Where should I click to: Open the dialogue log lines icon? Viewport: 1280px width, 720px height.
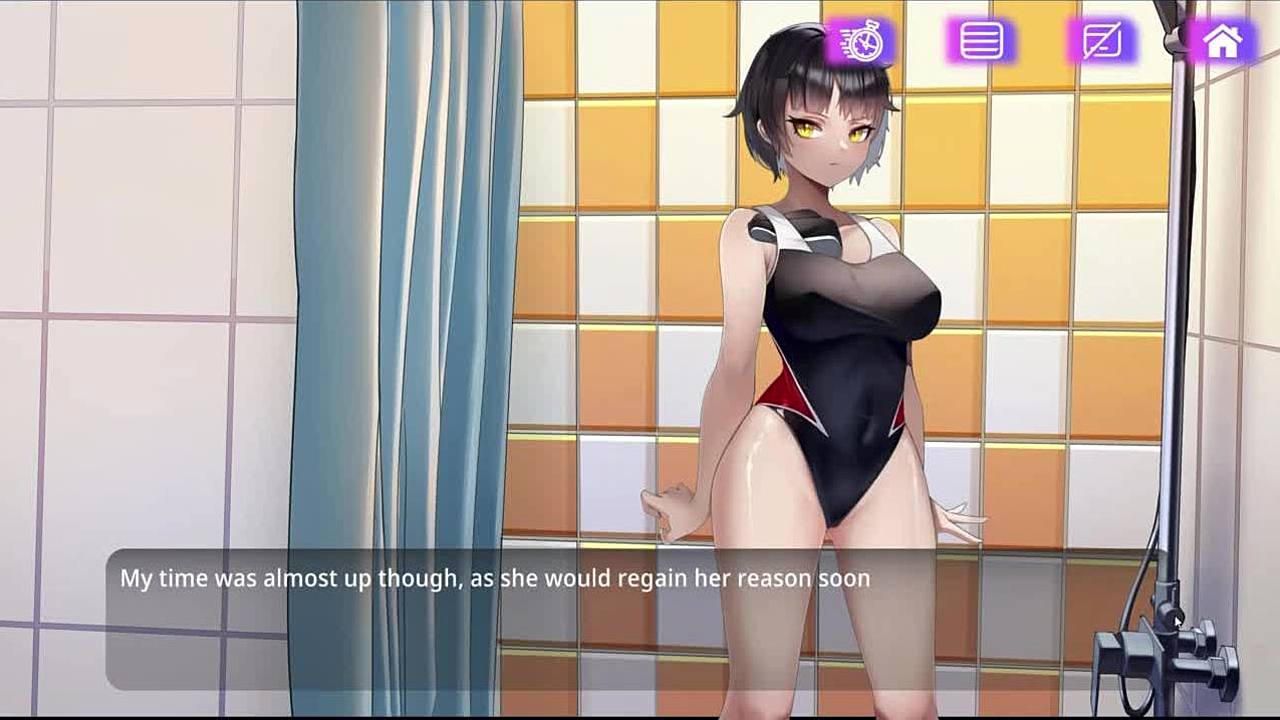click(x=981, y=42)
